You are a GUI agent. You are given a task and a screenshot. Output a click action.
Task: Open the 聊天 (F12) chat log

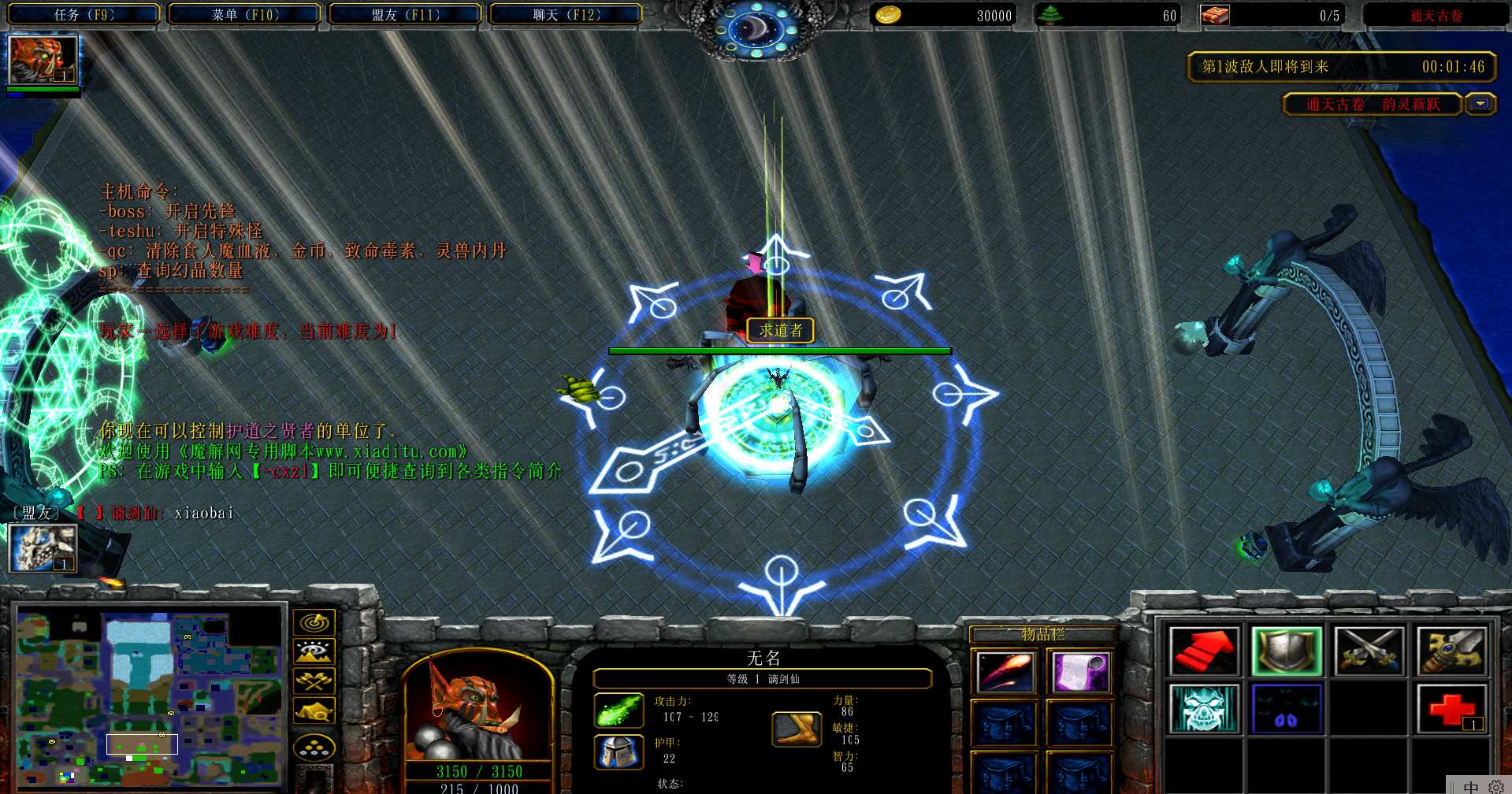(x=566, y=14)
